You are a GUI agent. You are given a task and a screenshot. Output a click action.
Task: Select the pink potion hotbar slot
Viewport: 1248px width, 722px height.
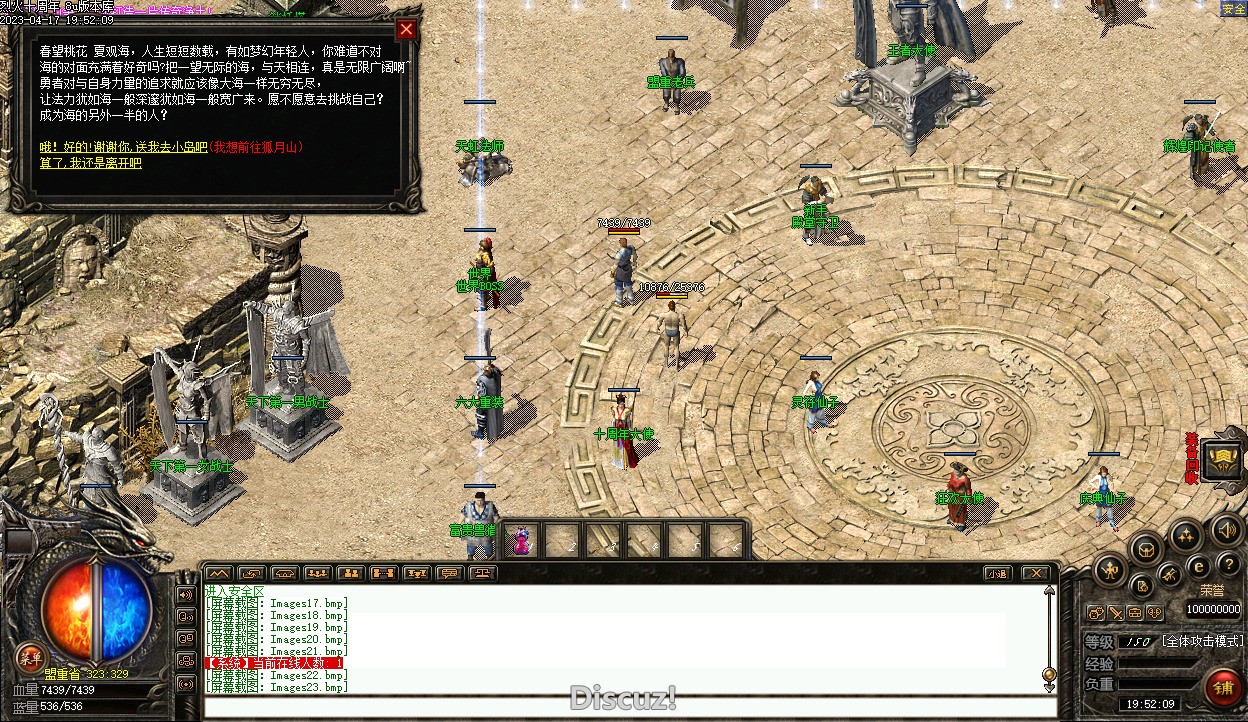(x=521, y=541)
